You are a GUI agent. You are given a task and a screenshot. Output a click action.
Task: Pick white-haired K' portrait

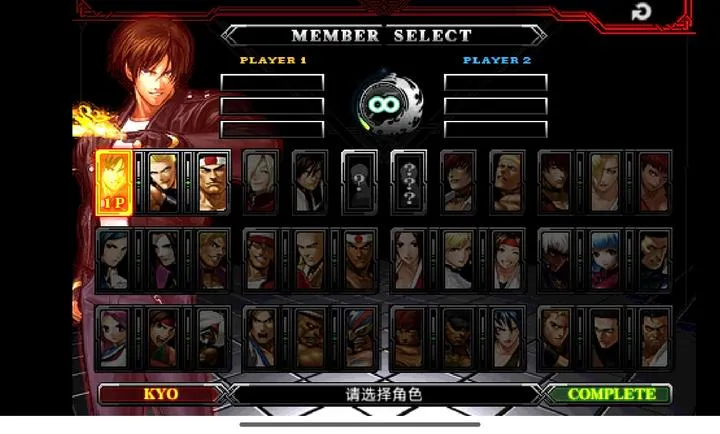click(556, 259)
